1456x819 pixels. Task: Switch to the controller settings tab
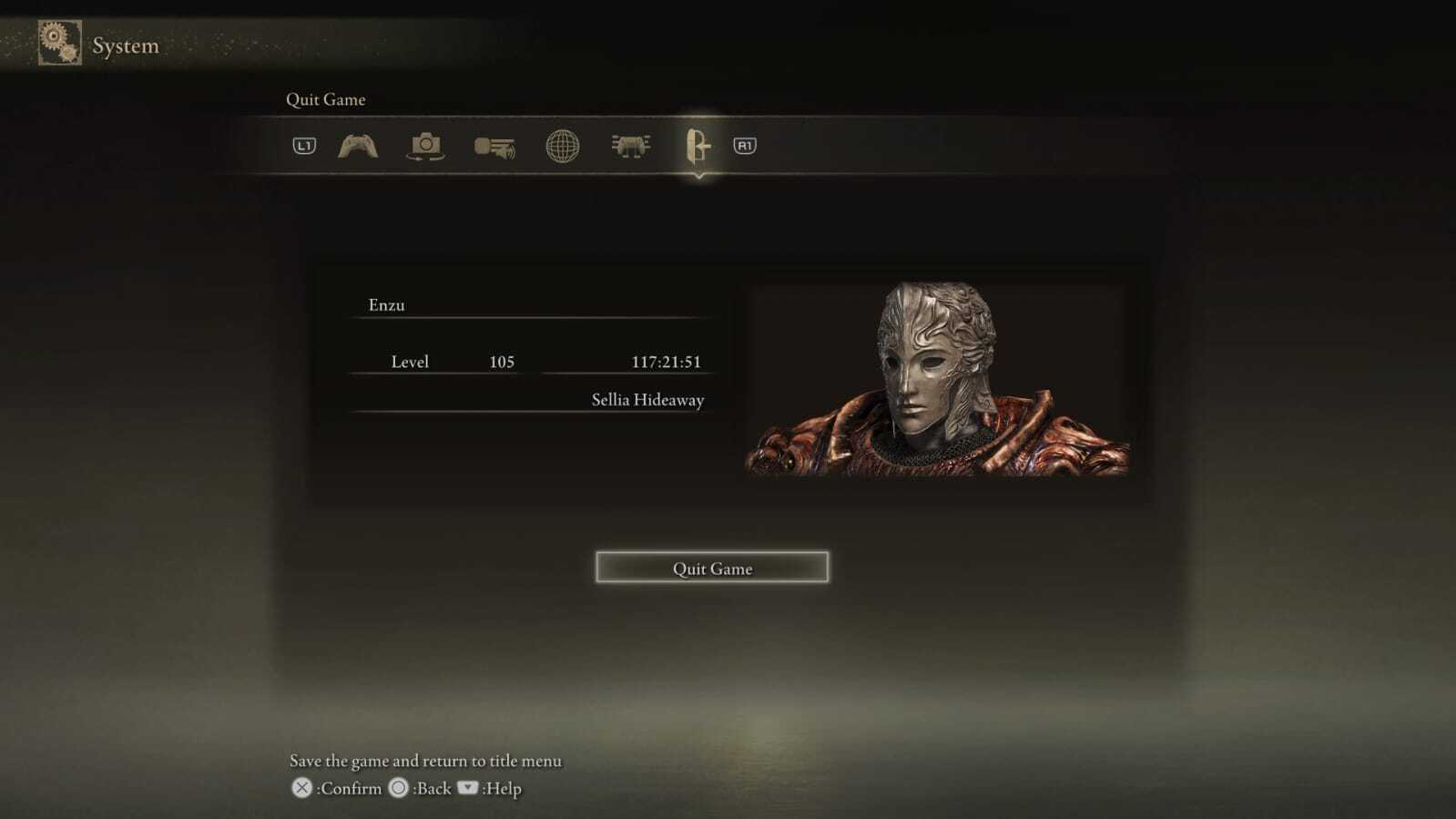pos(358,146)
